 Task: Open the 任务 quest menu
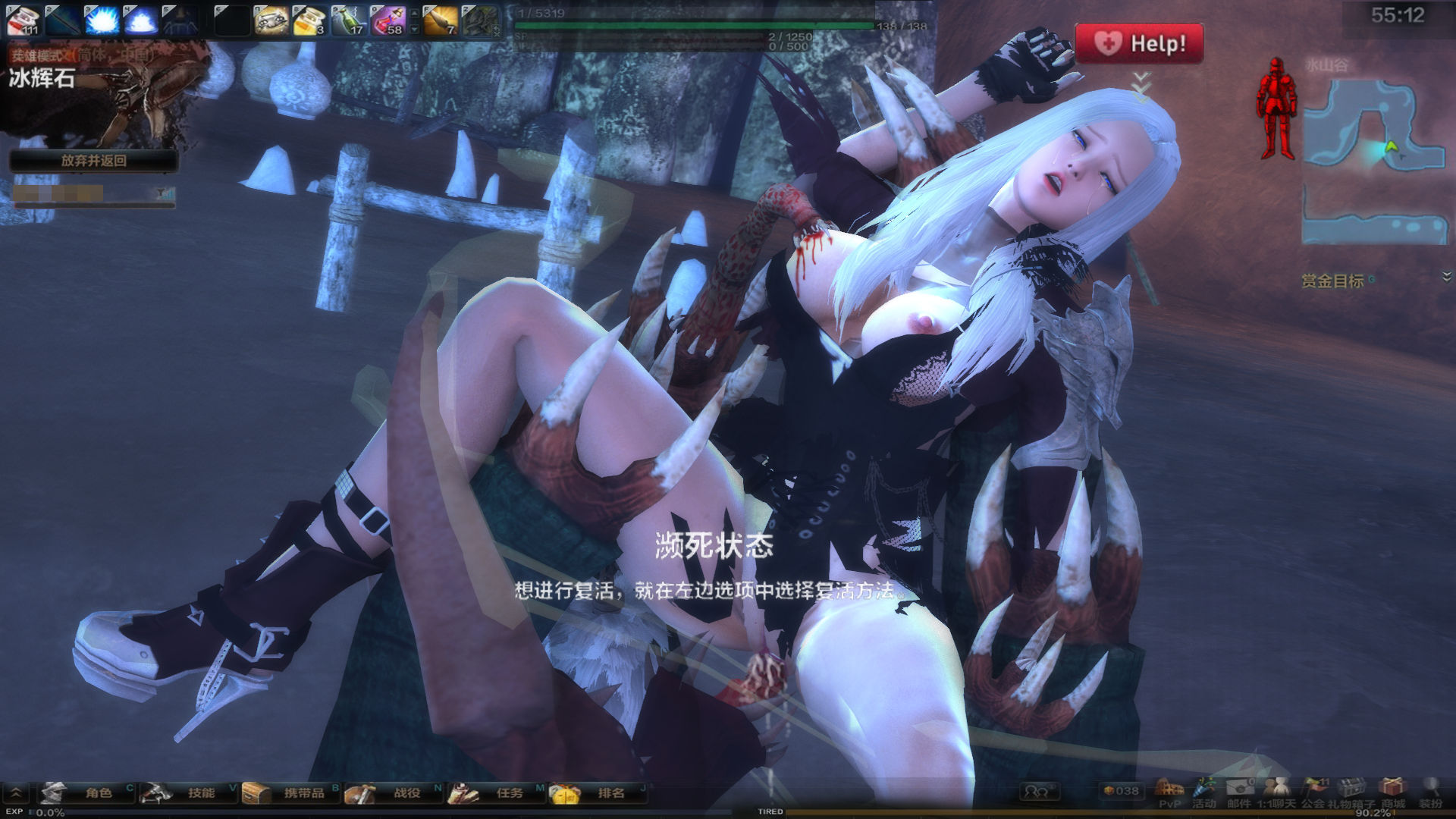tap(497, 793)
